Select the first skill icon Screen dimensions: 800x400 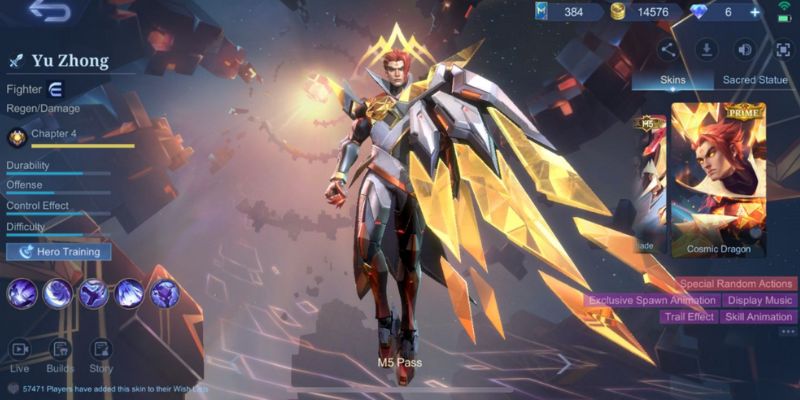pos(22,293)
